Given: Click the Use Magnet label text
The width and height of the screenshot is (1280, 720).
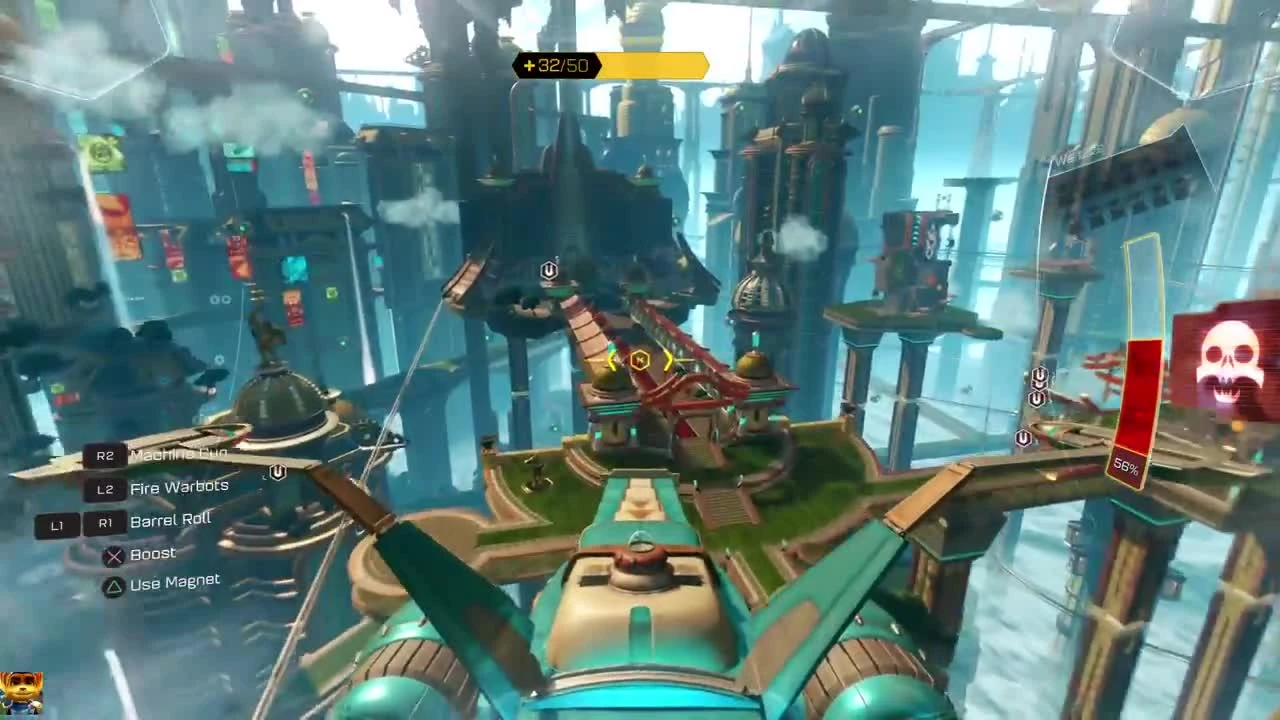Looking at the screenshot, I should pyautogui.click(x=174, y=580).
